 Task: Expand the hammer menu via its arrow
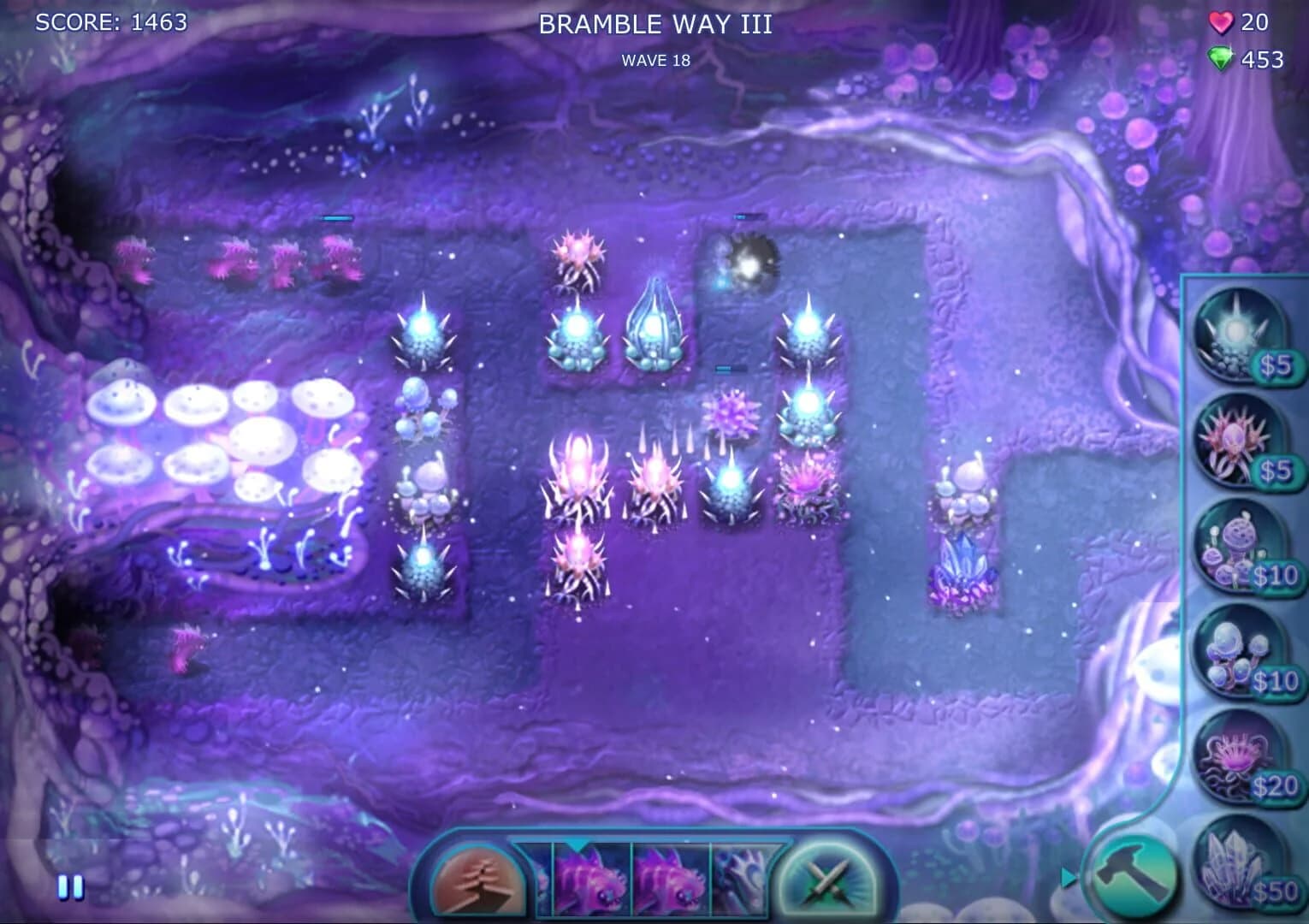(x=1069, y=874)
